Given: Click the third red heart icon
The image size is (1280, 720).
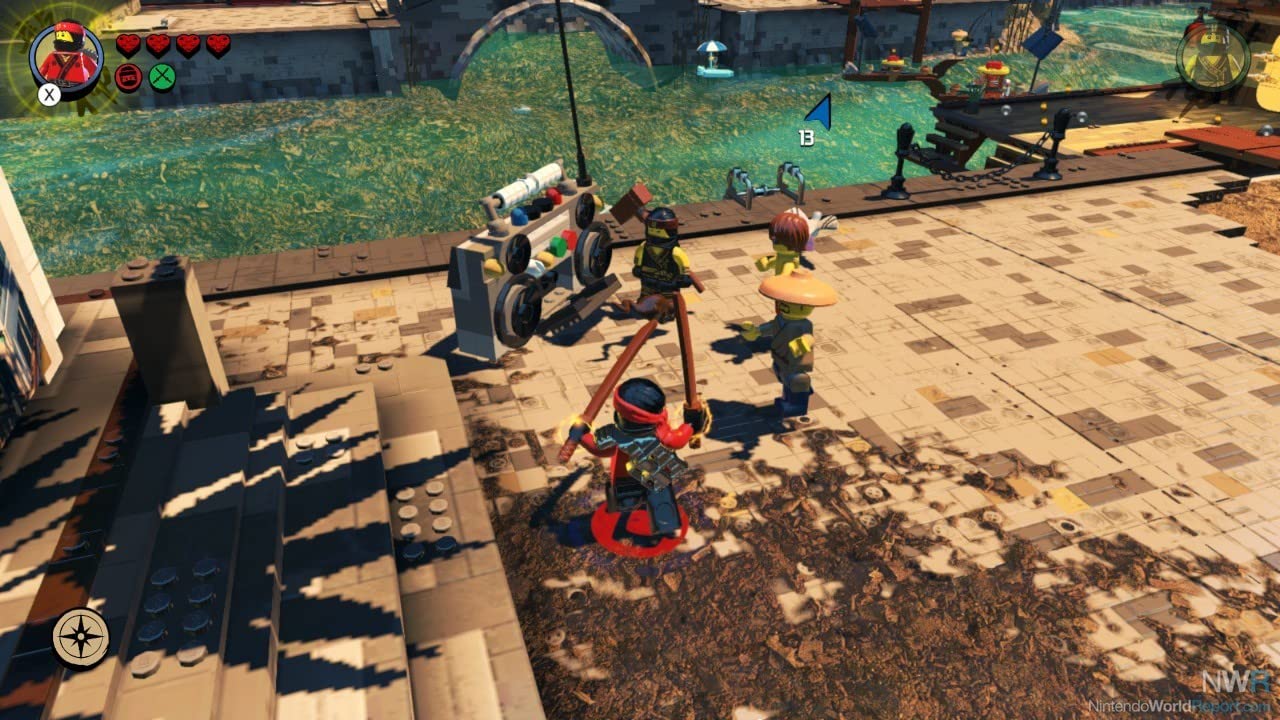Looking at the screenshot, I should (189, 44).
